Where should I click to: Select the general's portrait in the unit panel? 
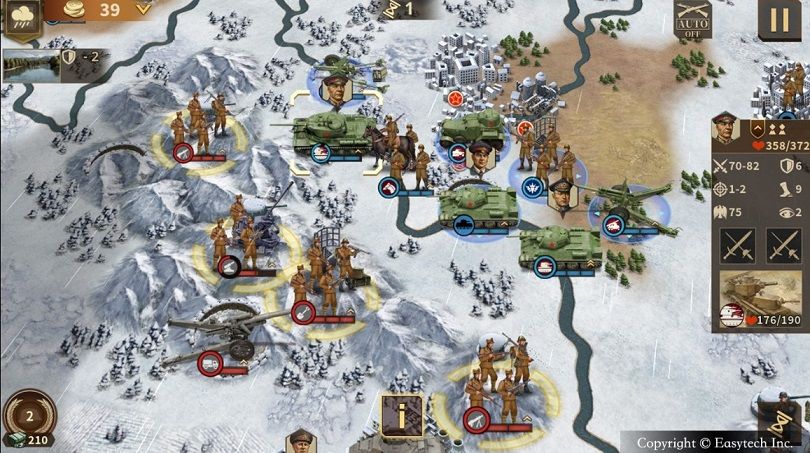(x=725, y=131)
